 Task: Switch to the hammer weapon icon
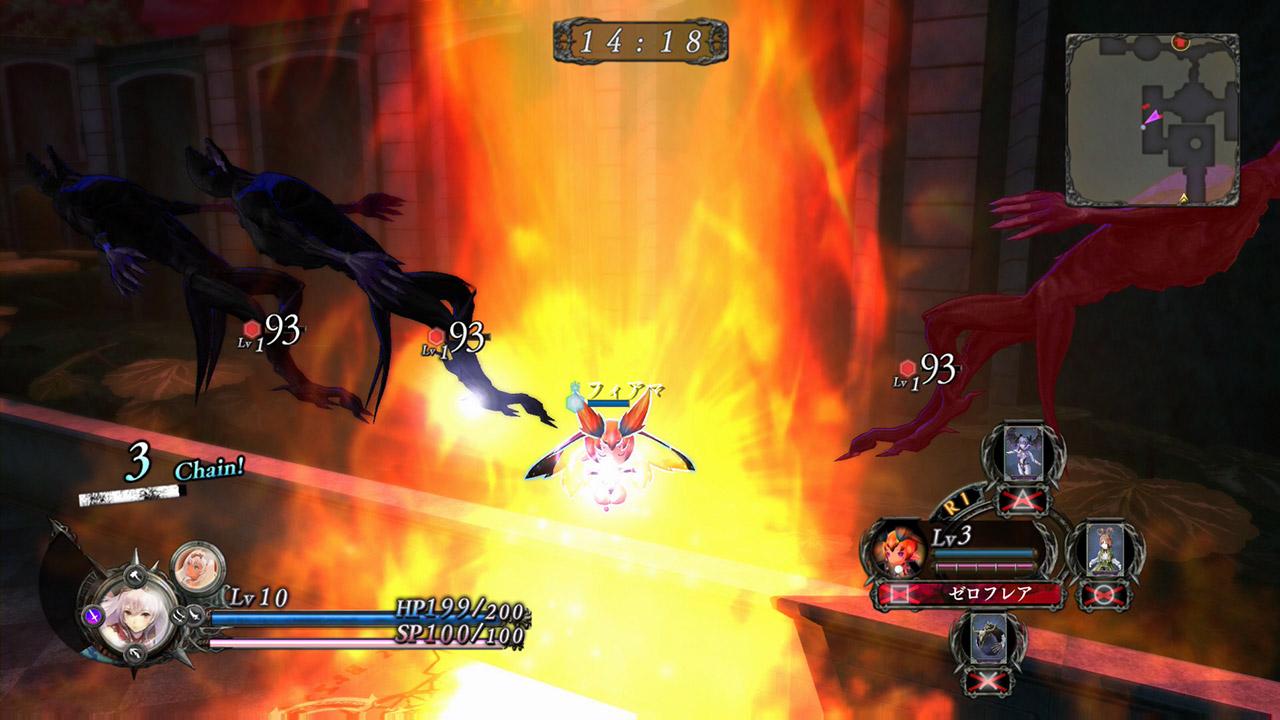click(x=133, y=573)
